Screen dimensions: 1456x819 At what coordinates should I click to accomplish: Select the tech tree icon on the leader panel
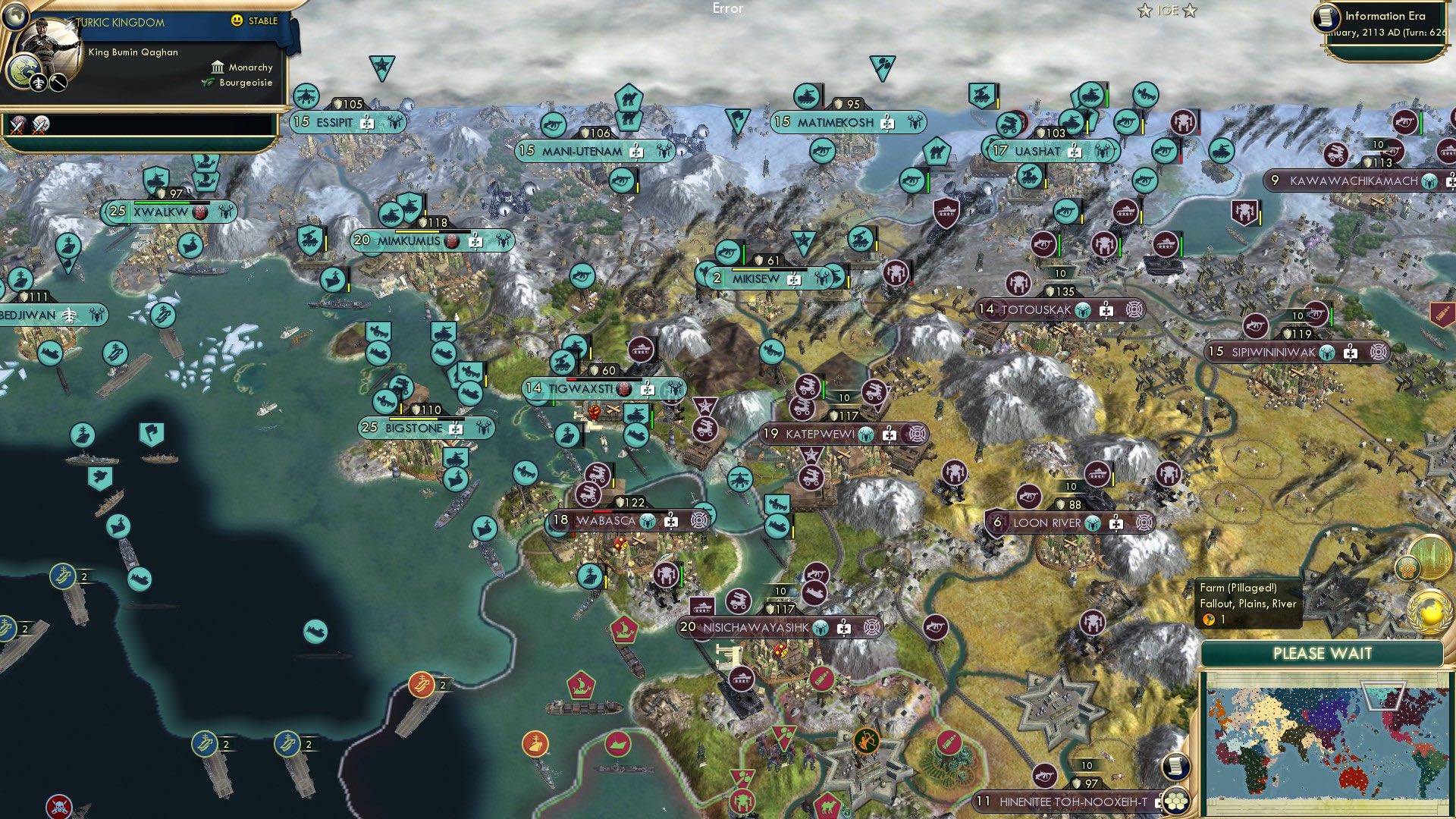click(39, 83)
